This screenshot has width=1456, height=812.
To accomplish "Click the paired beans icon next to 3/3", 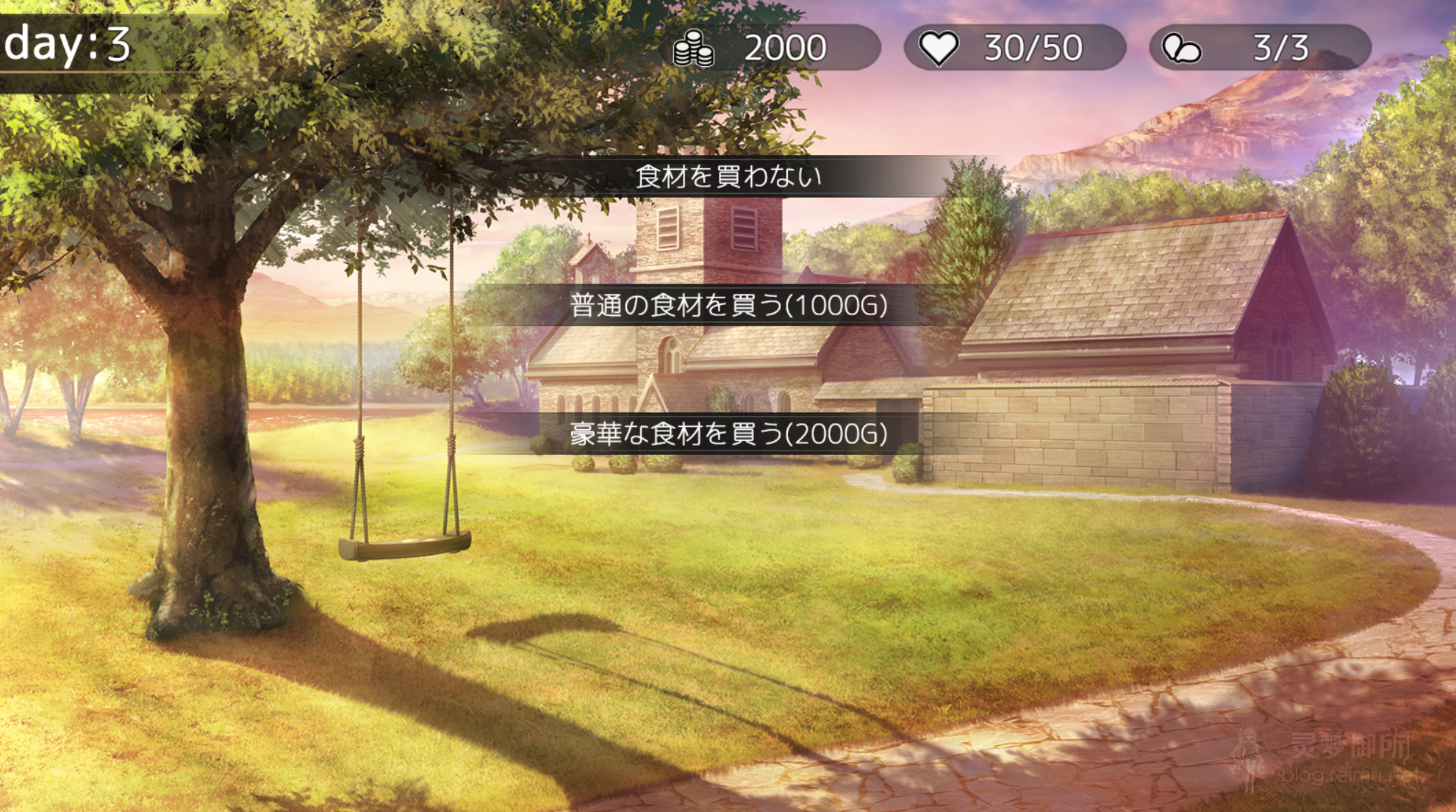I will pyautogui.click(x=1181, y=47).
